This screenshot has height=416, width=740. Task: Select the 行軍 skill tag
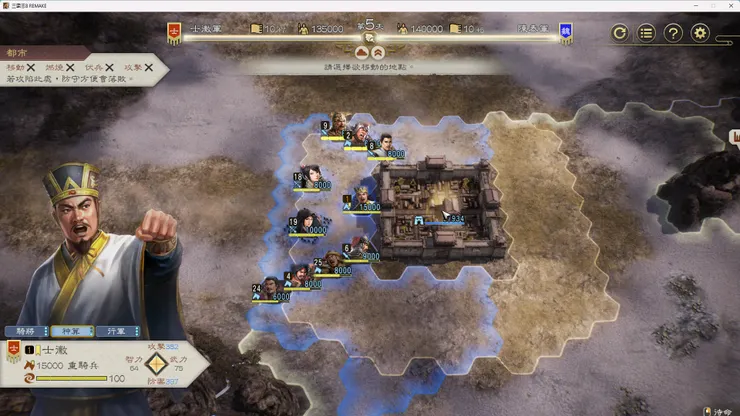tap(118, 331)
